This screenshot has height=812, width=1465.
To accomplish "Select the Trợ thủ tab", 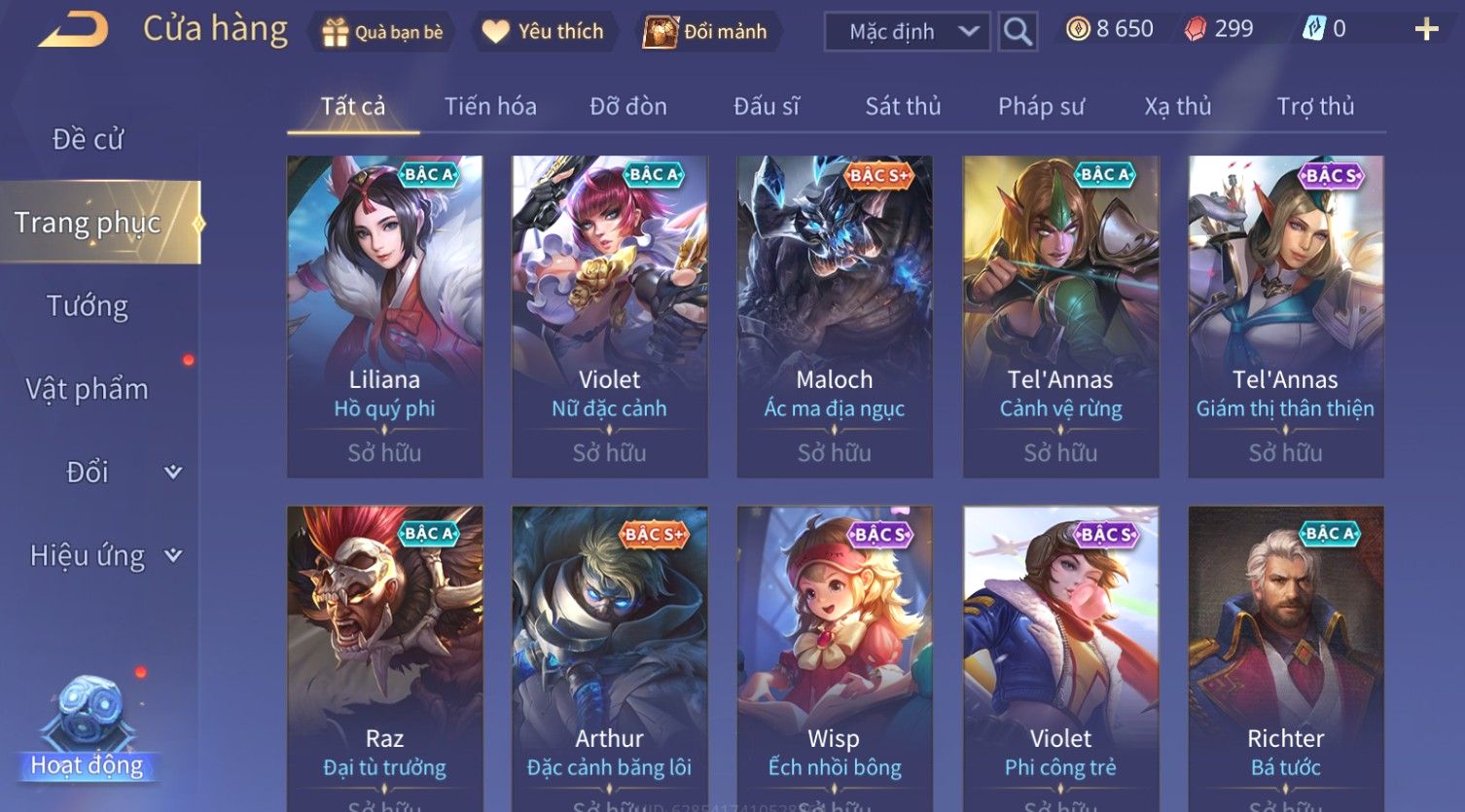I will 1315,106.
